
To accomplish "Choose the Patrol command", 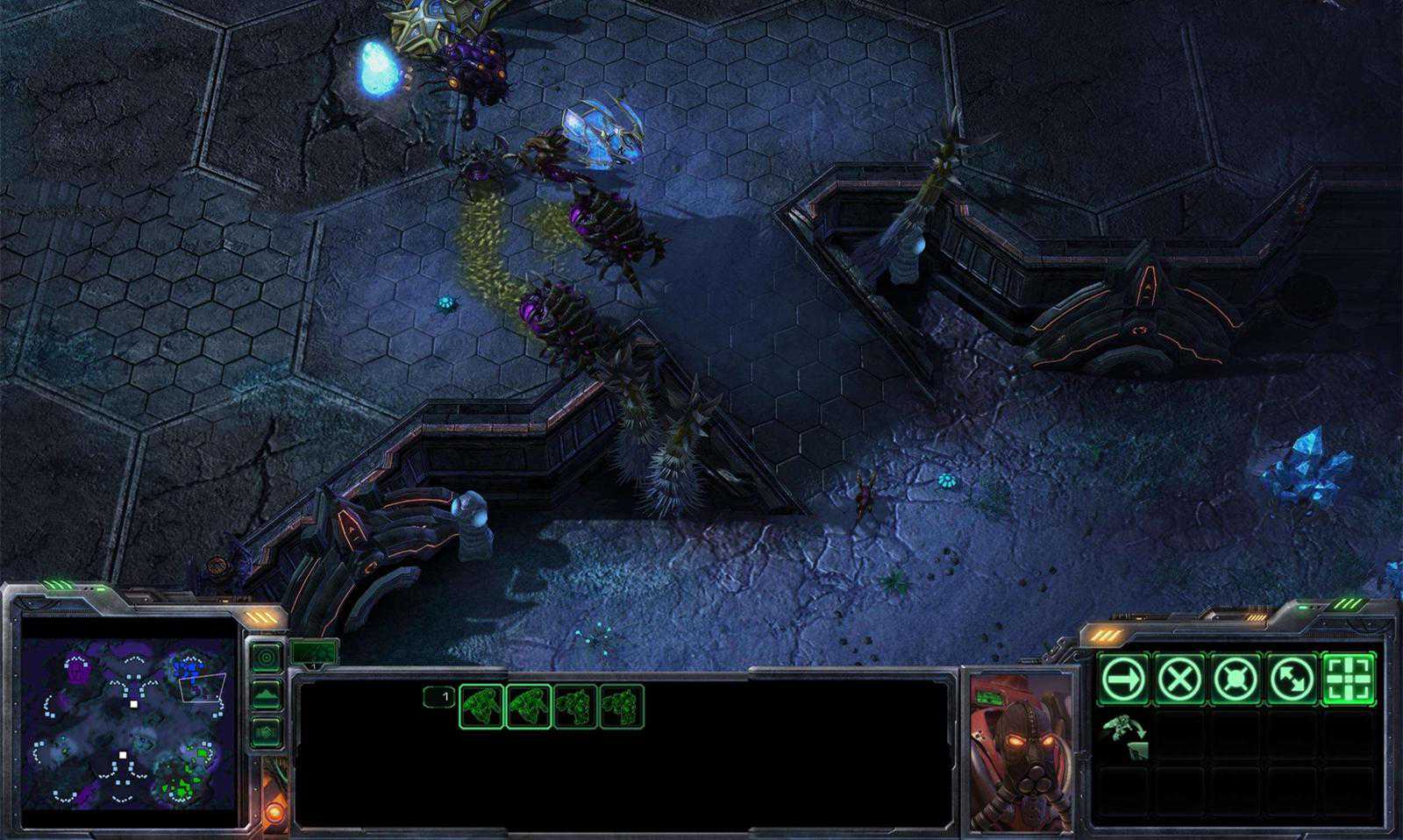I will [x=1292, y=679].
